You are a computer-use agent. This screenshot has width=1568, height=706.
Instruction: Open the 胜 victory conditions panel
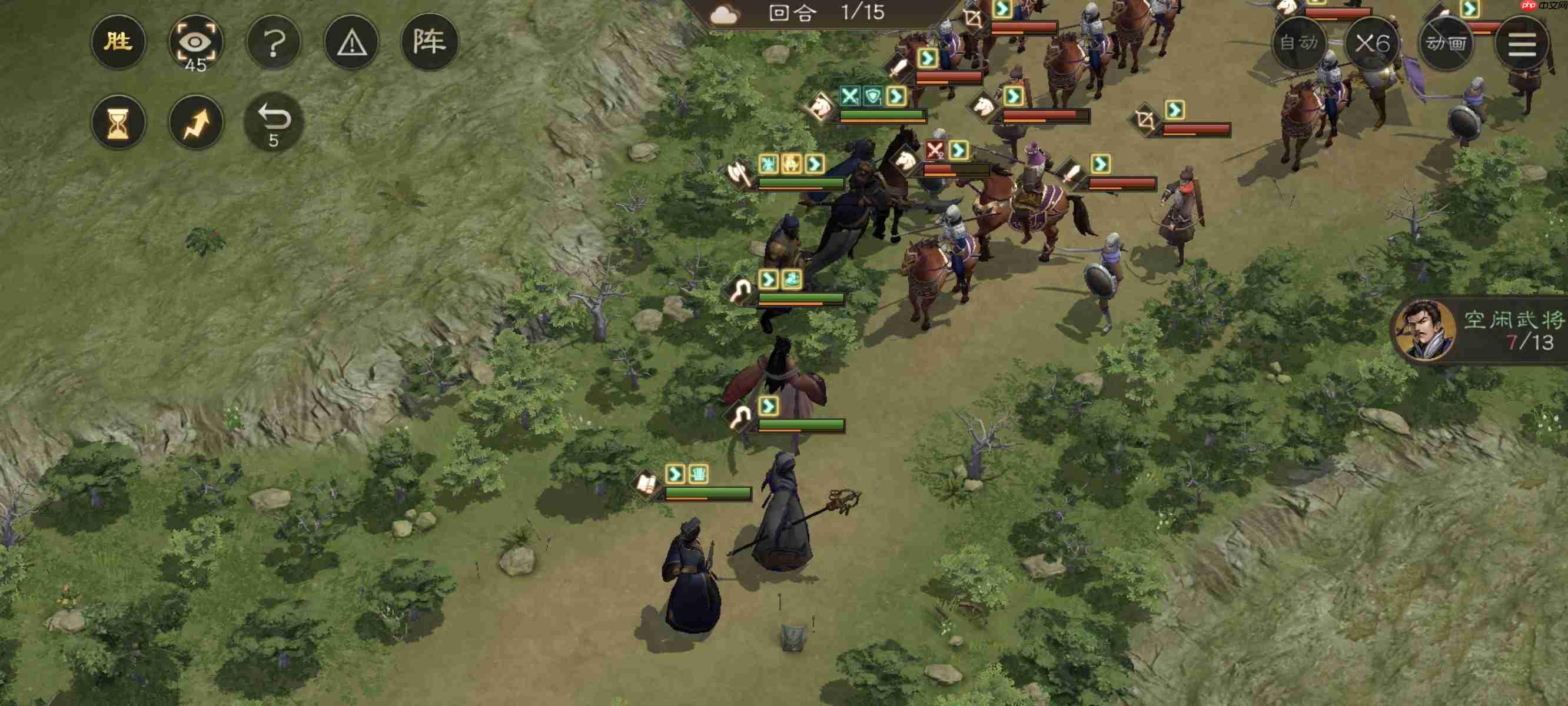pos(119,41)
